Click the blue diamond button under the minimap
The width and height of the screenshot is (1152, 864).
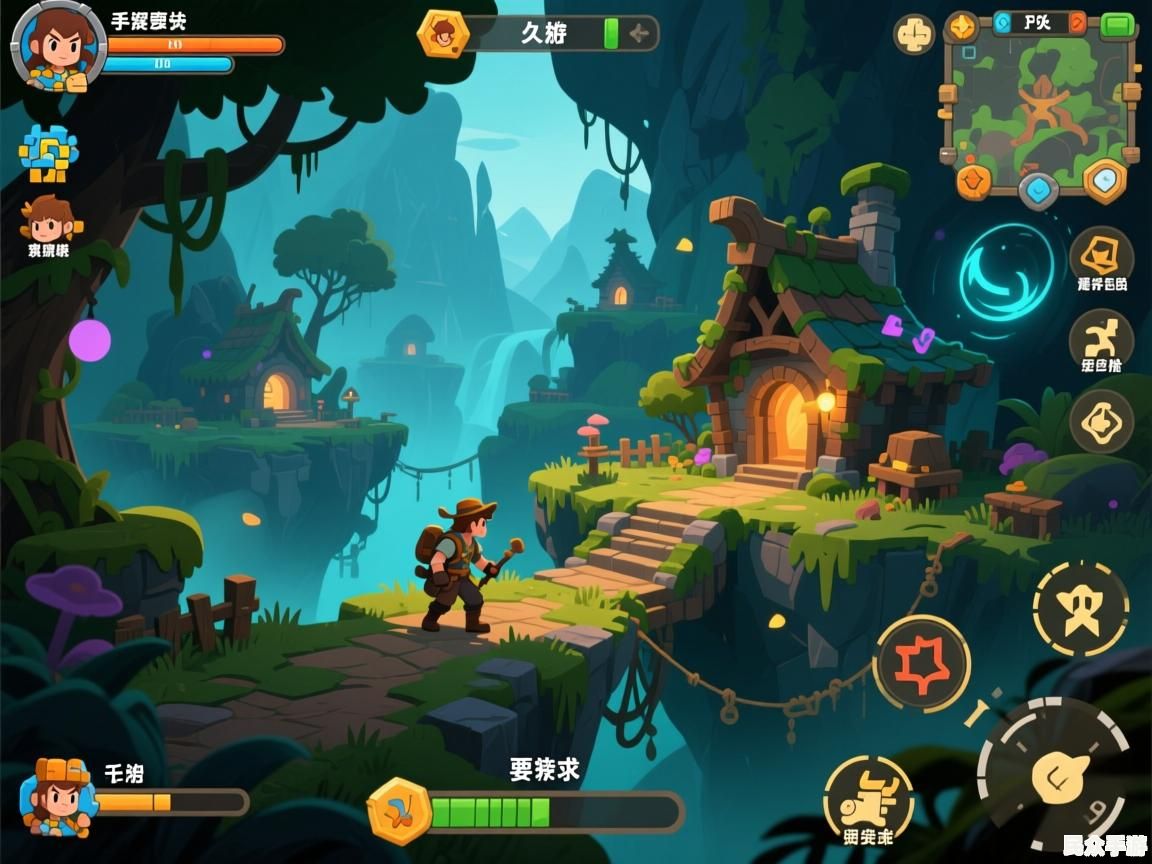(1038, 189)
